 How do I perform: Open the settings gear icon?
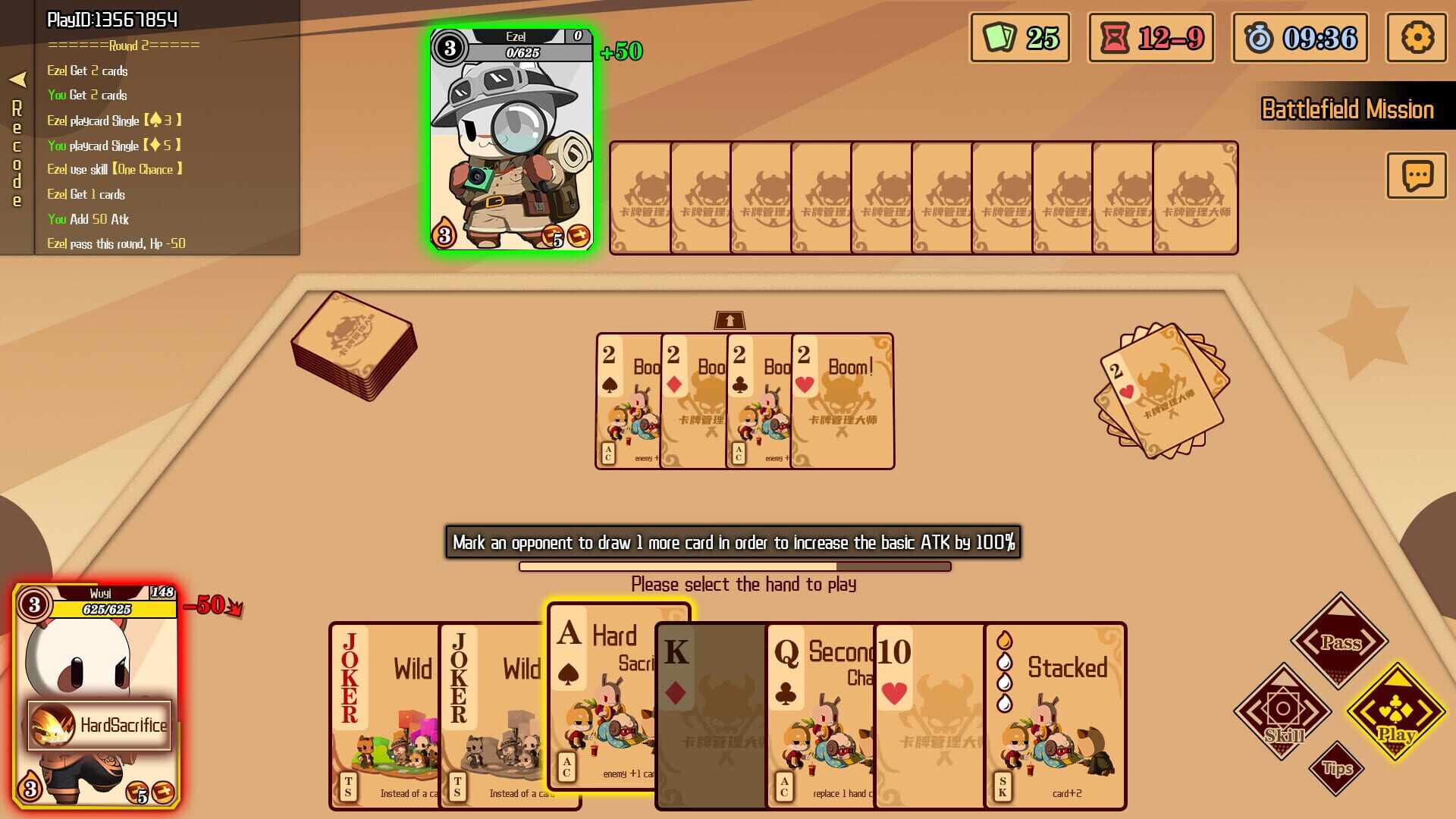(x=1417, y=37)
